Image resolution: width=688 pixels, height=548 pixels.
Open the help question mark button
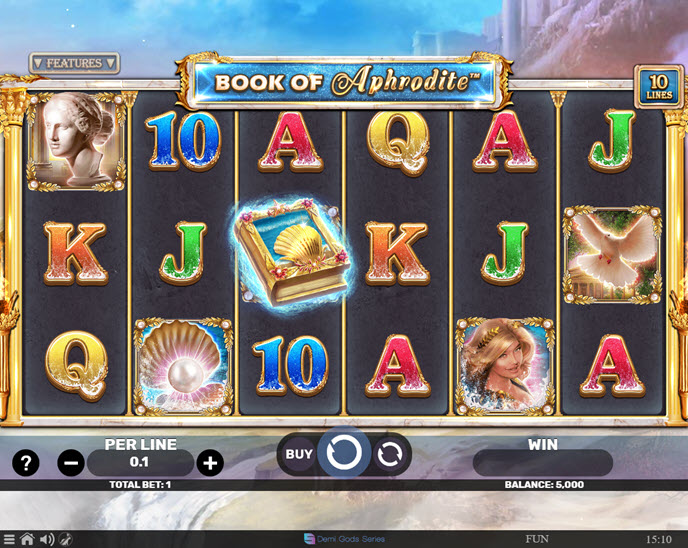pyautogui.click(x=25, y=463)
